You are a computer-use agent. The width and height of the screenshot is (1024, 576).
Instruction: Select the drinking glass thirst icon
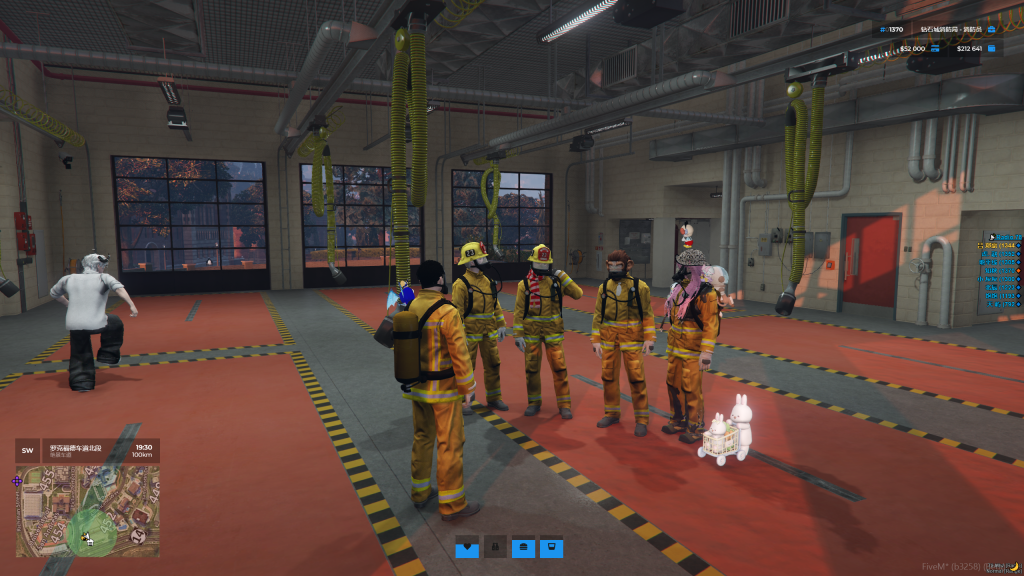[551, 547]
